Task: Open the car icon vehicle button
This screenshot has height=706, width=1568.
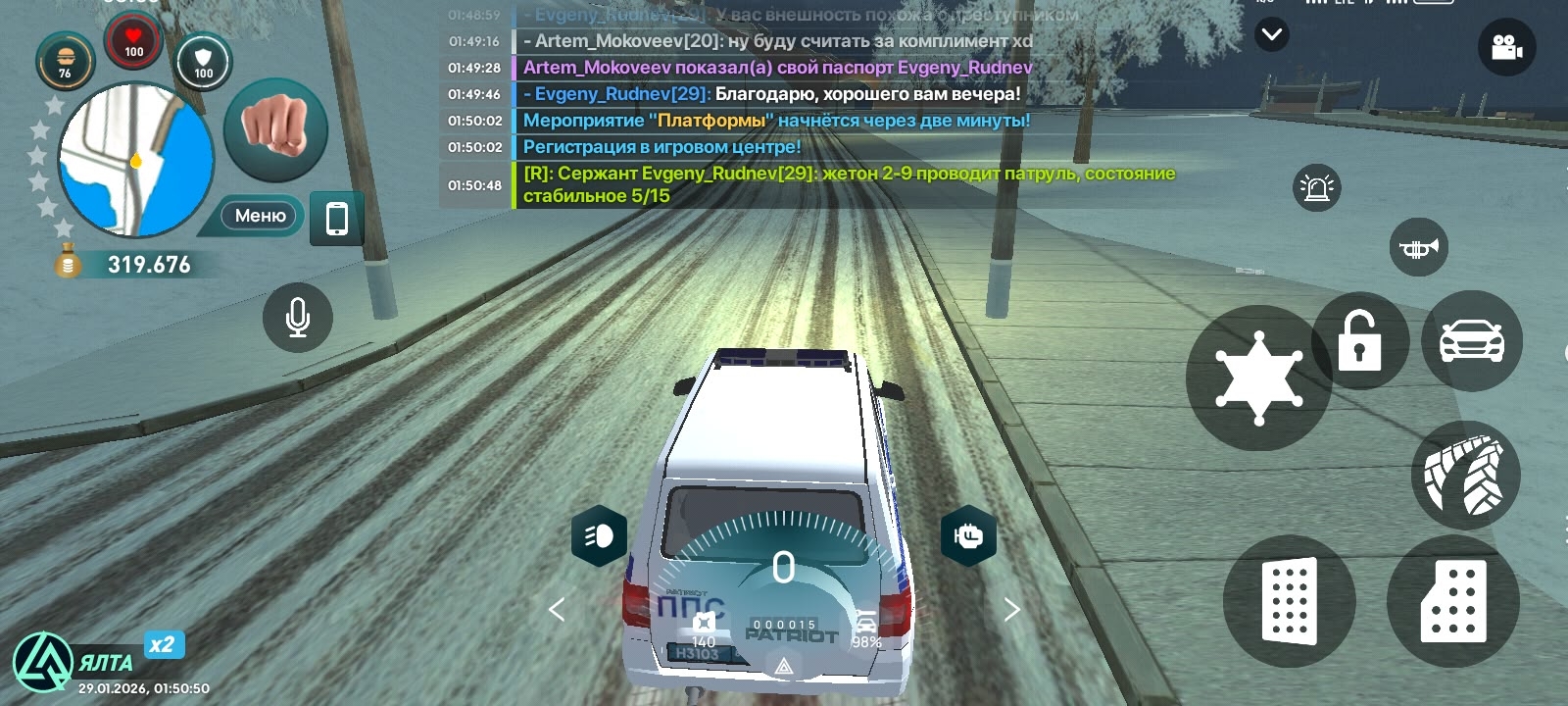Action: (1471, 341)
